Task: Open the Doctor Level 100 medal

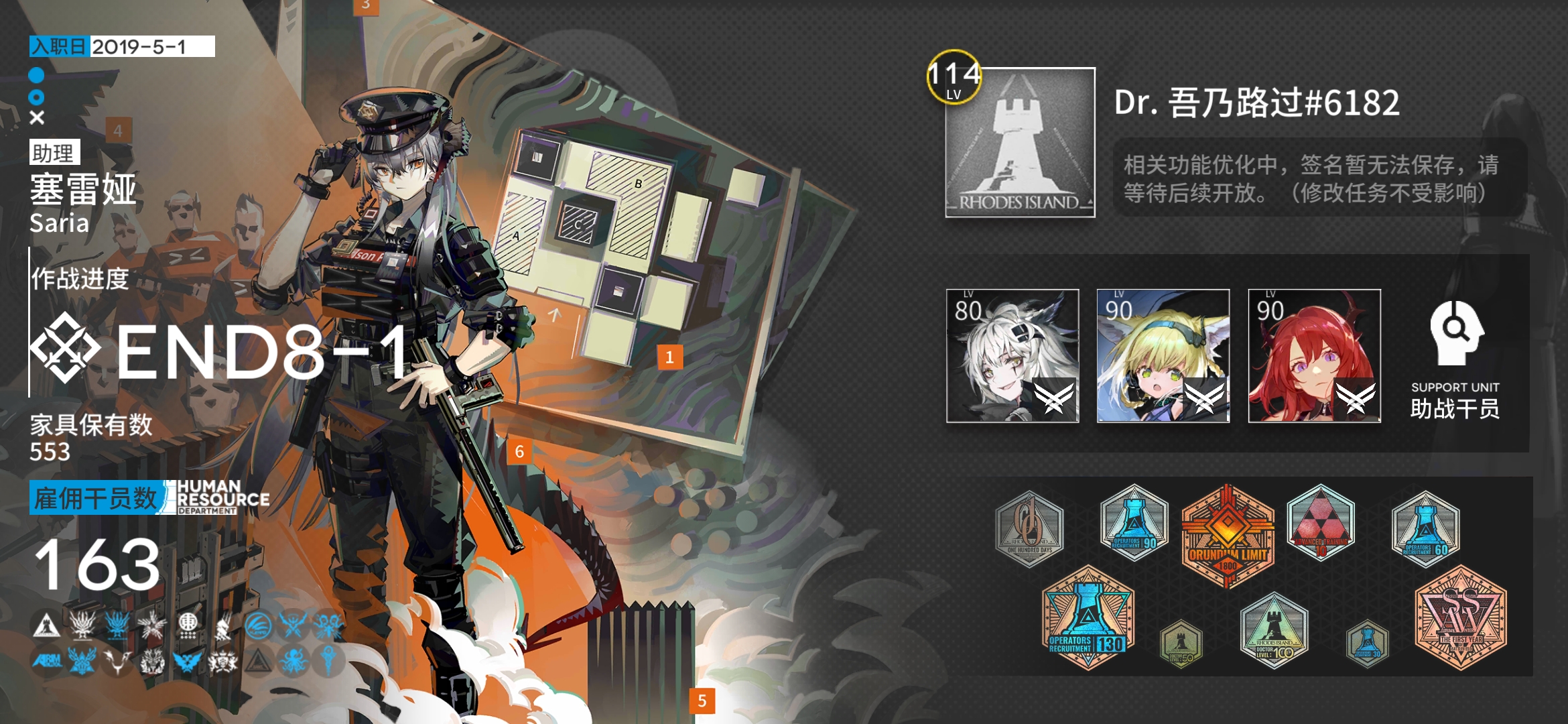Action: click(x=1274, y=630)
